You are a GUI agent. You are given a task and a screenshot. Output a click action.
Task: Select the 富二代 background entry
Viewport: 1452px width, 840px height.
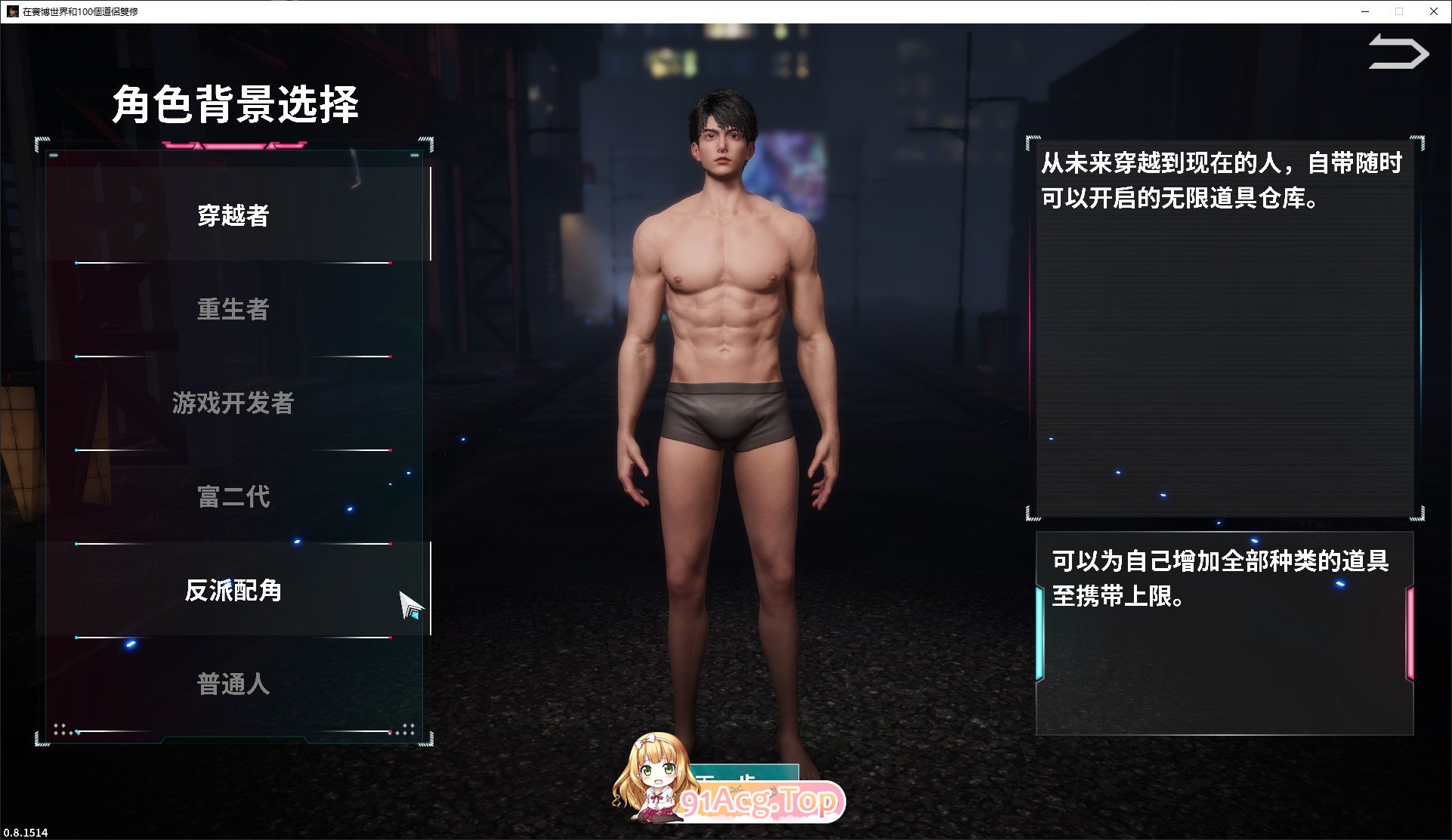coord(233,497)
